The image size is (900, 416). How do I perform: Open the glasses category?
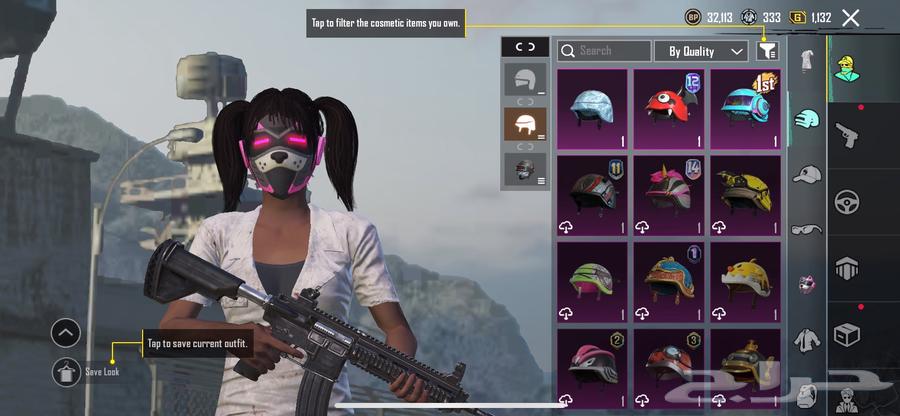807,229
